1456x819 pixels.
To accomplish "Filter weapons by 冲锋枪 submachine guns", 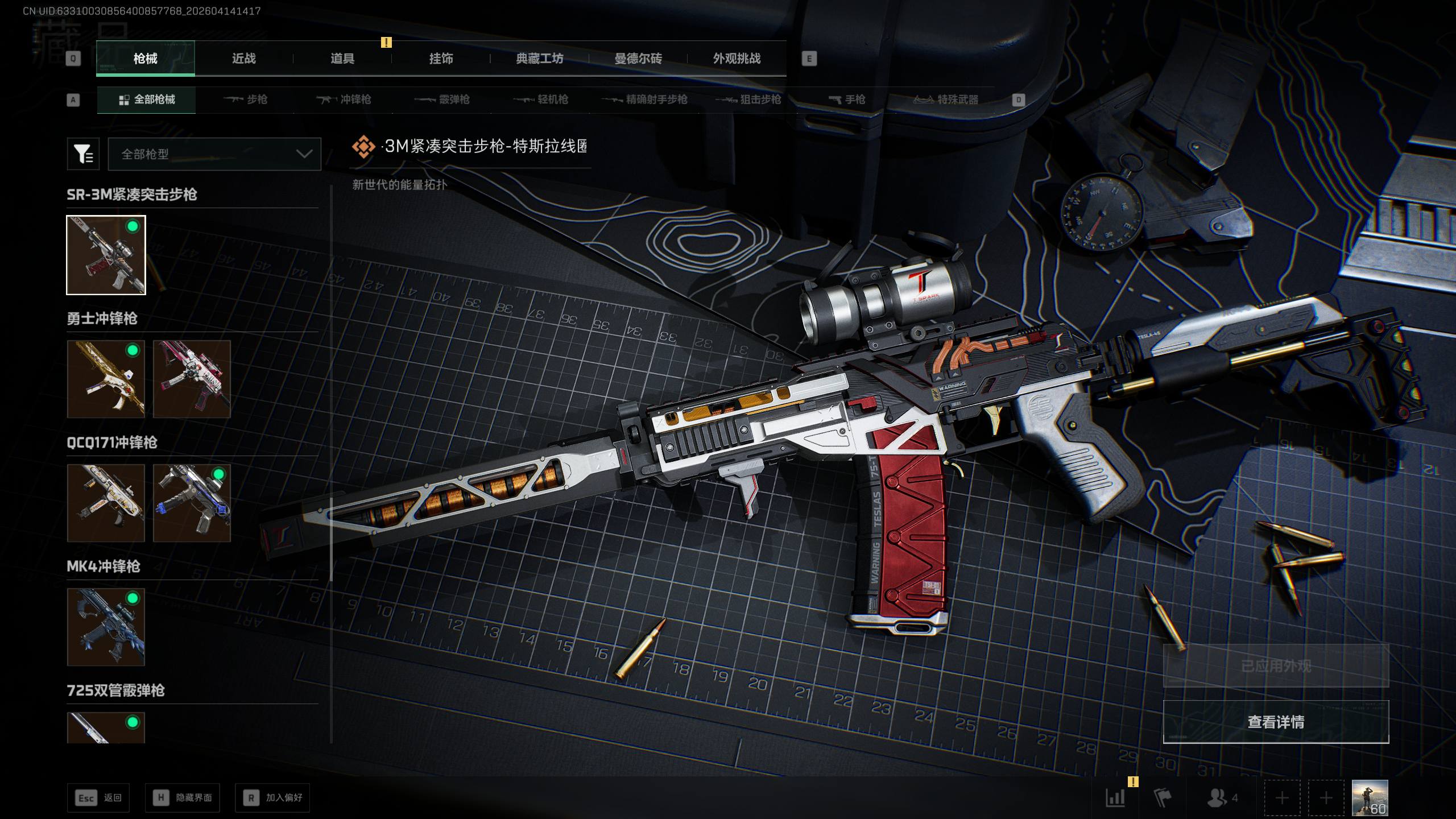I will pyautogui.click(x=344, y=100).
